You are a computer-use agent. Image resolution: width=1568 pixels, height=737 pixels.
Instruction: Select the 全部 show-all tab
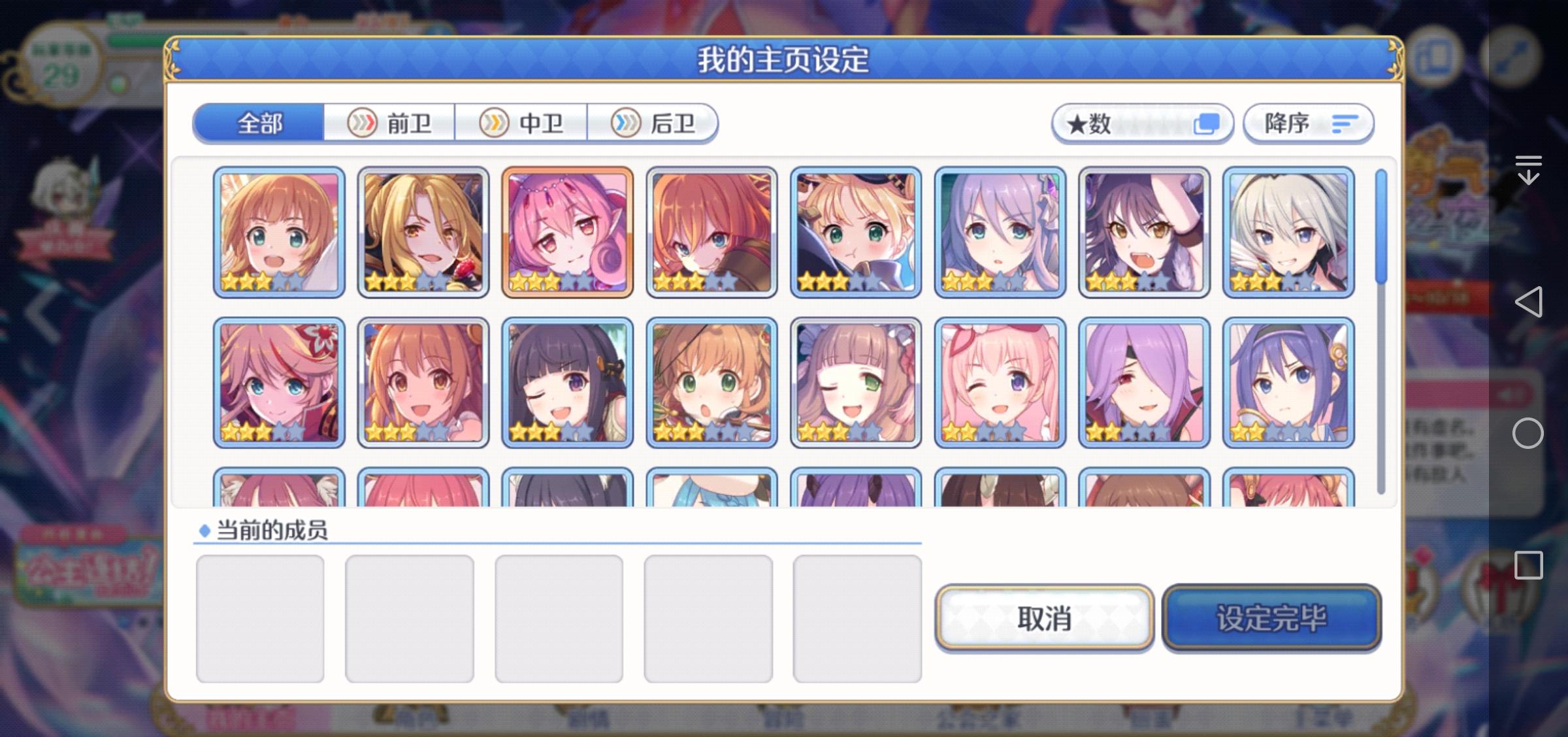point(259,122)
